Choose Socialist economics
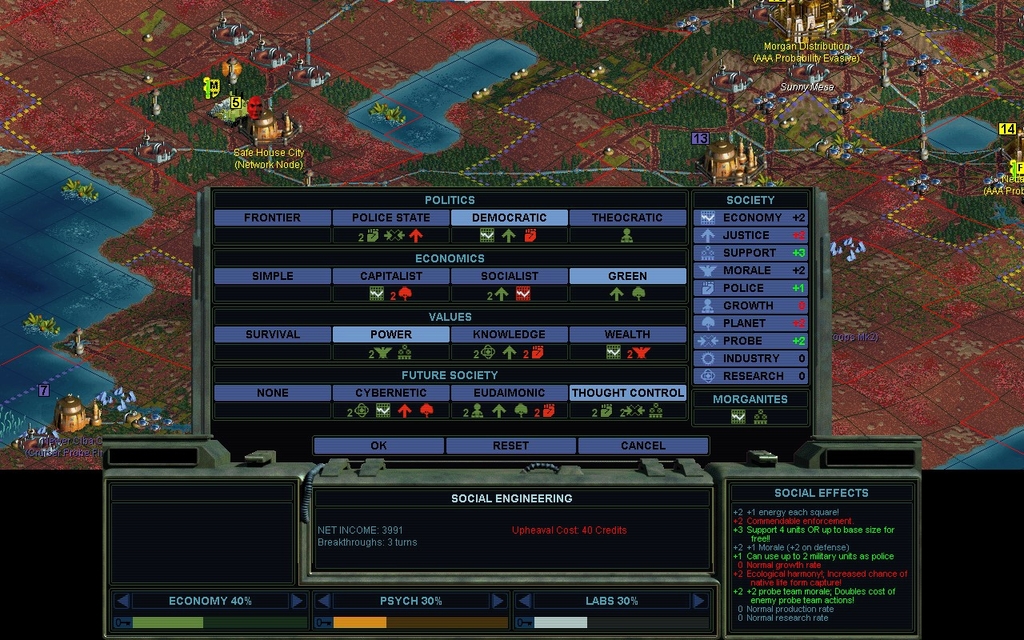The image size is (1024, 640). coord(509,276)
